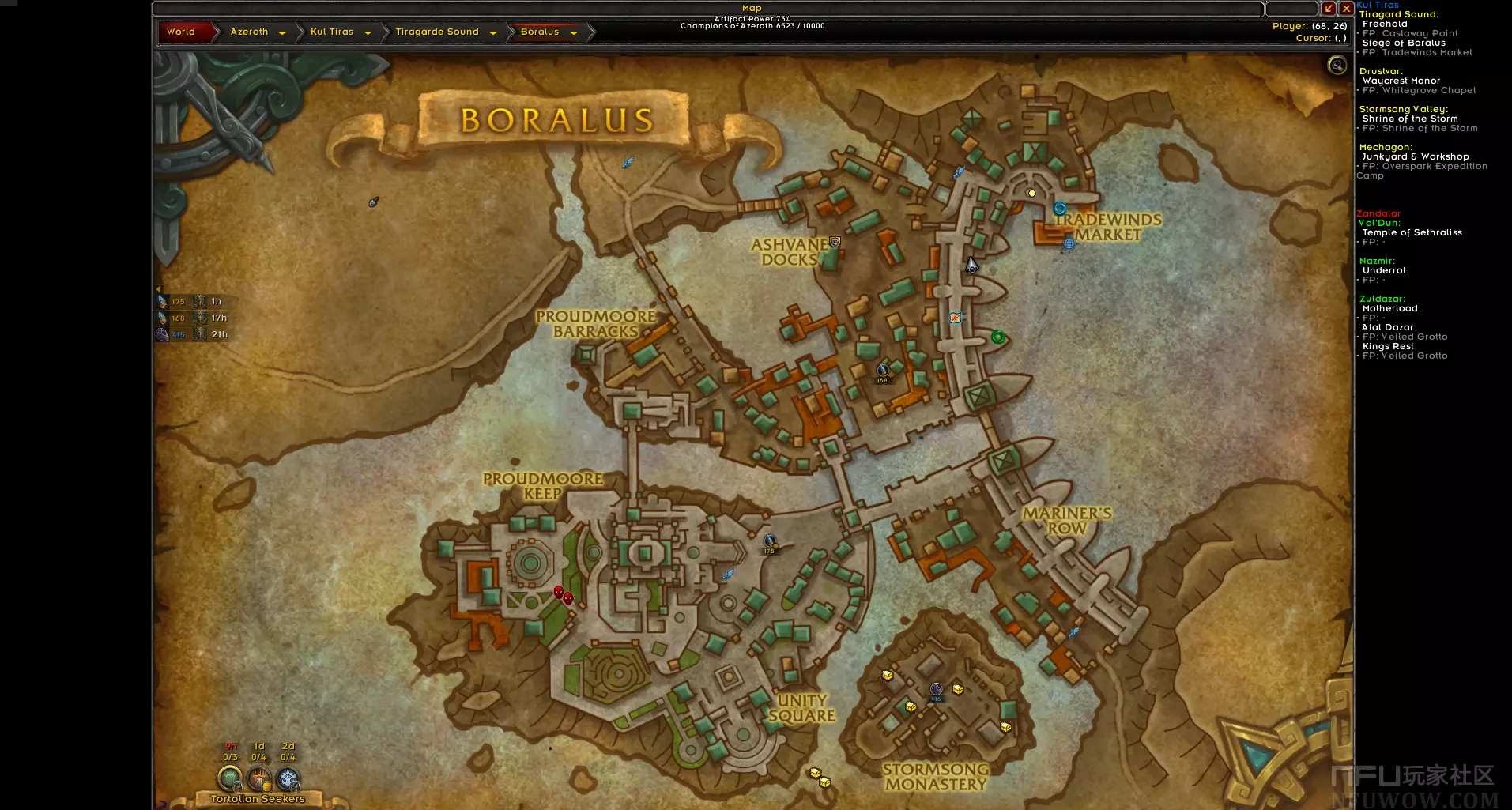
Task: Open the Azeroth map dropdown
Action: coord(282,32)
